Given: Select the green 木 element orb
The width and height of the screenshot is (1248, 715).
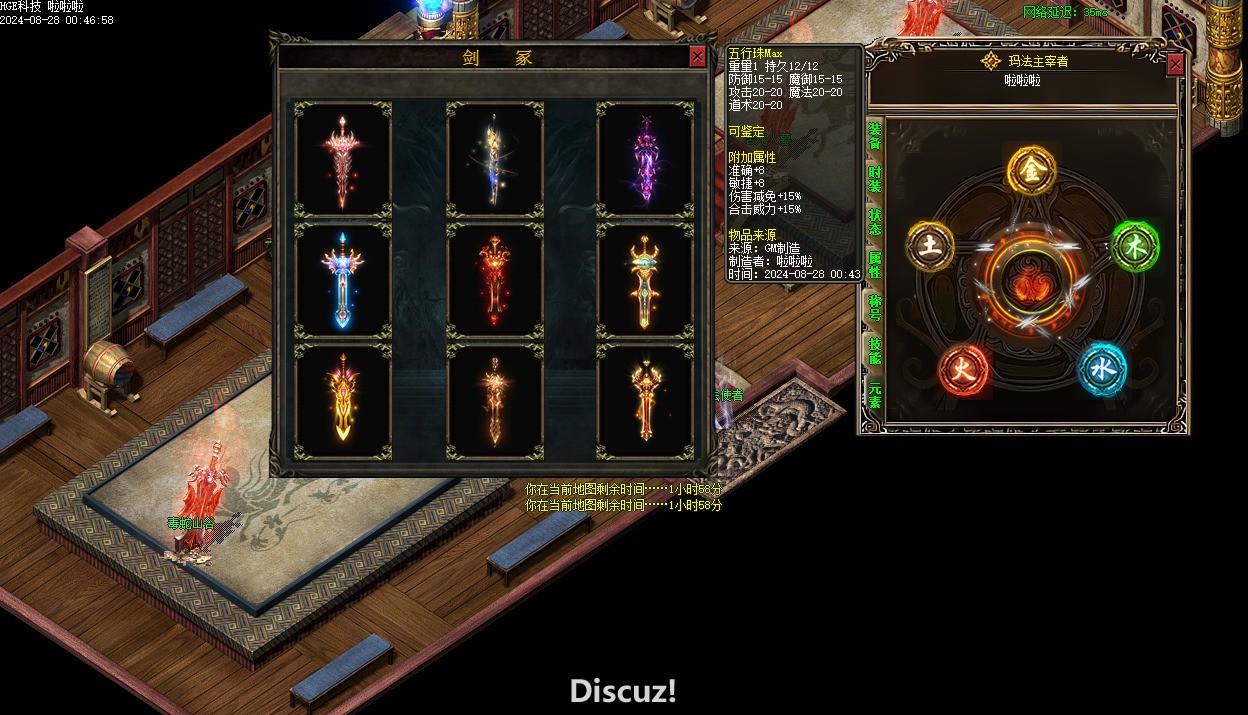Looking at the screenshot, I should pos(1135,246).
